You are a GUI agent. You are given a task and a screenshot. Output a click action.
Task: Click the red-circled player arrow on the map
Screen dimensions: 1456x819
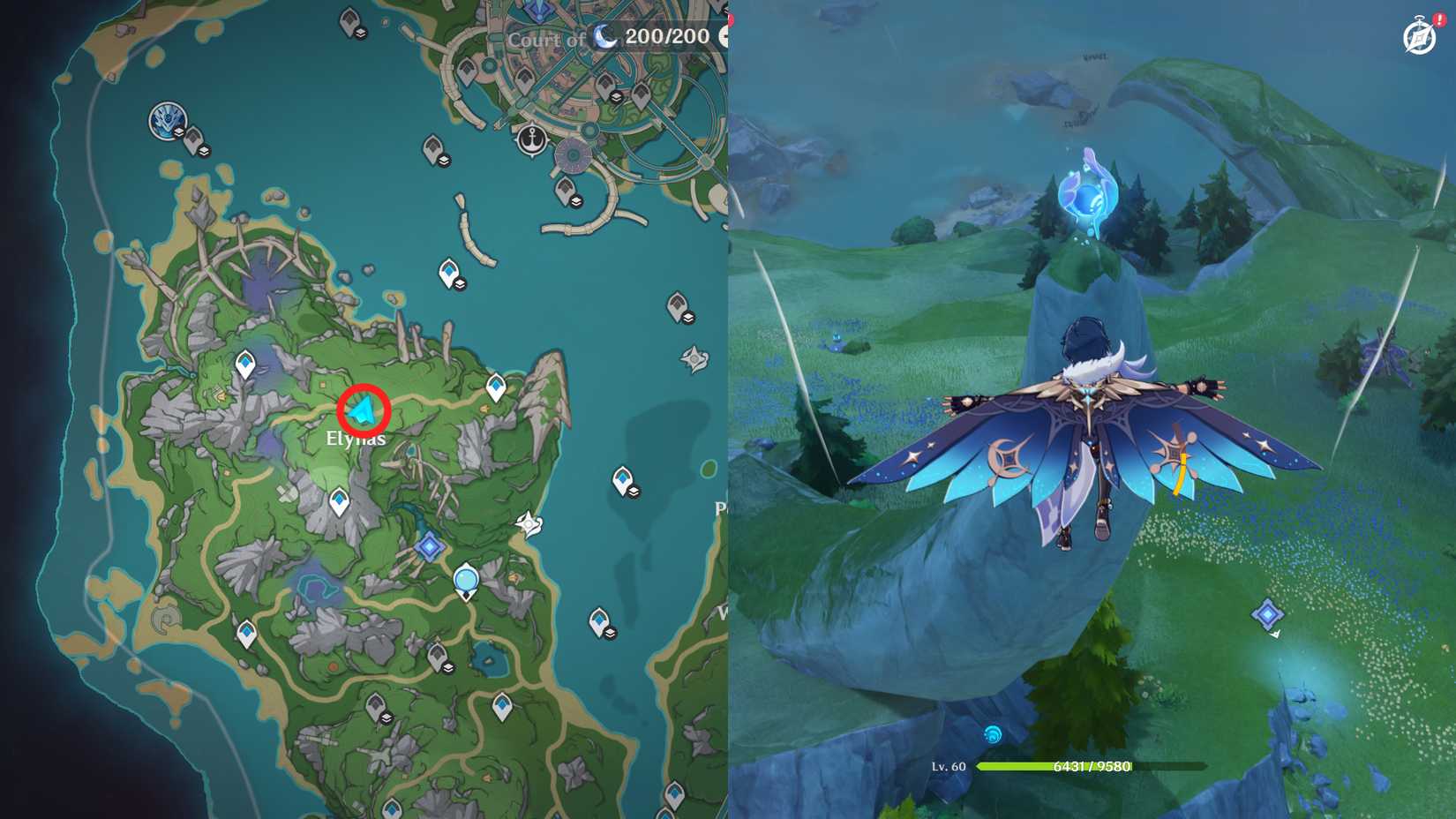(x=362, y=408)
